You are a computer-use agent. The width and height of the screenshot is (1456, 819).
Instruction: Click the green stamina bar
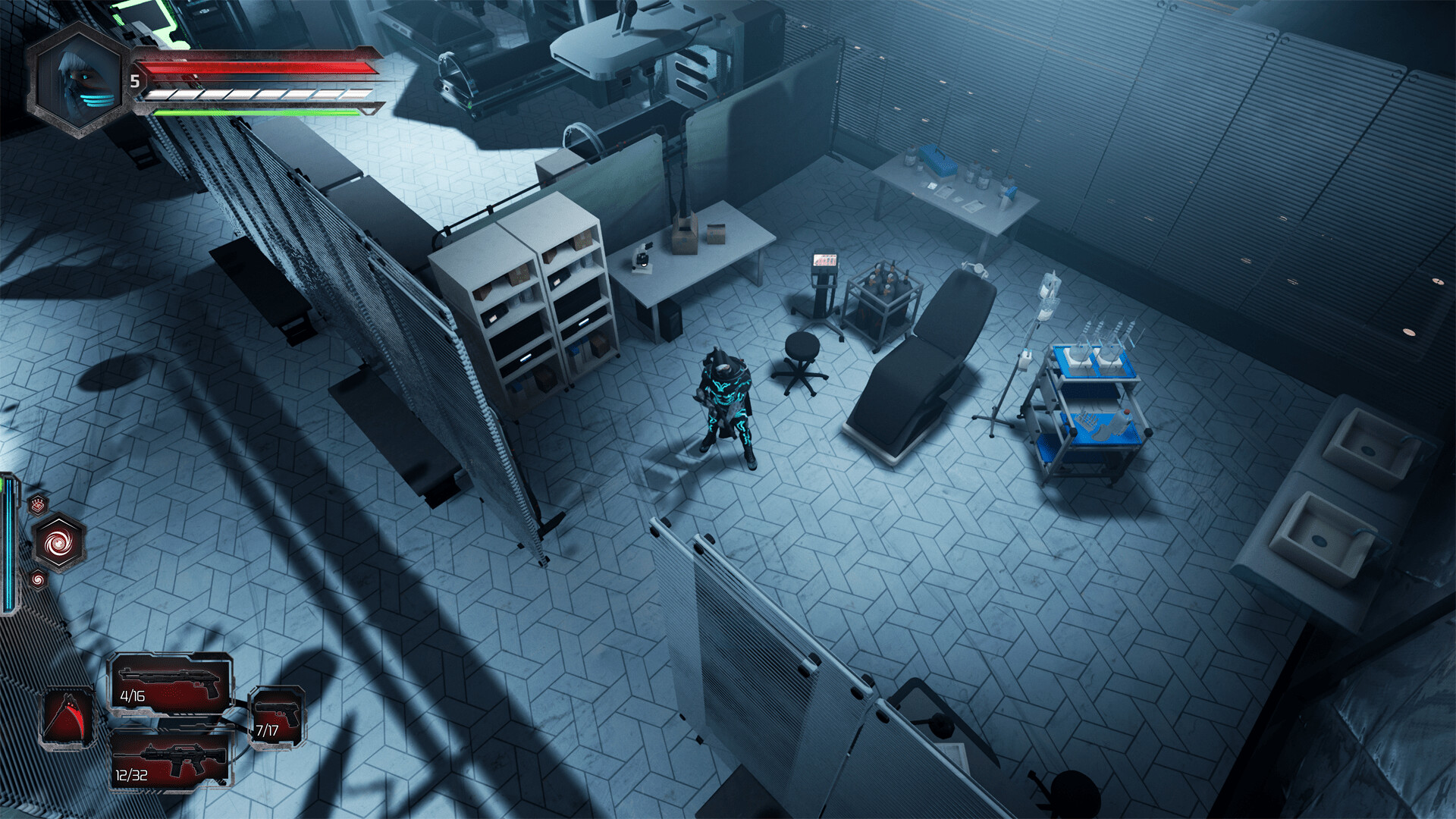(x=250, y=114)
